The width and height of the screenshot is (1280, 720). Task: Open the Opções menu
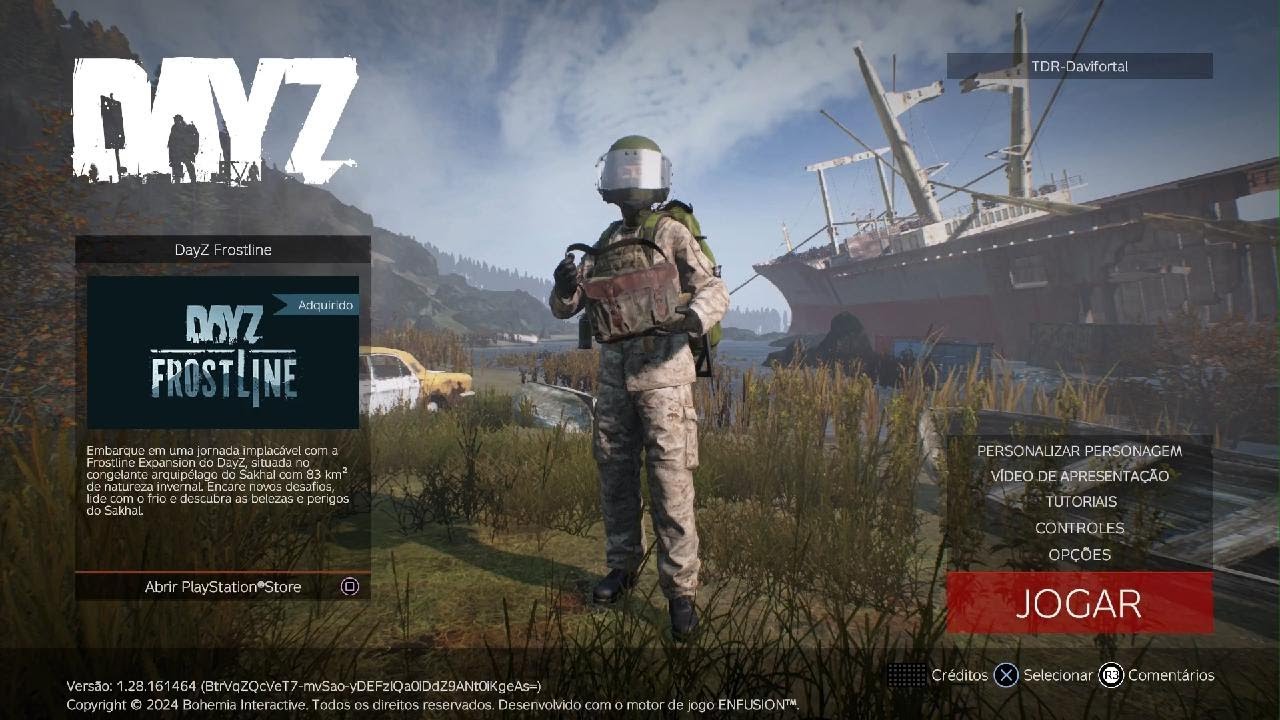pyautogui.click(x=1079, y=554)
